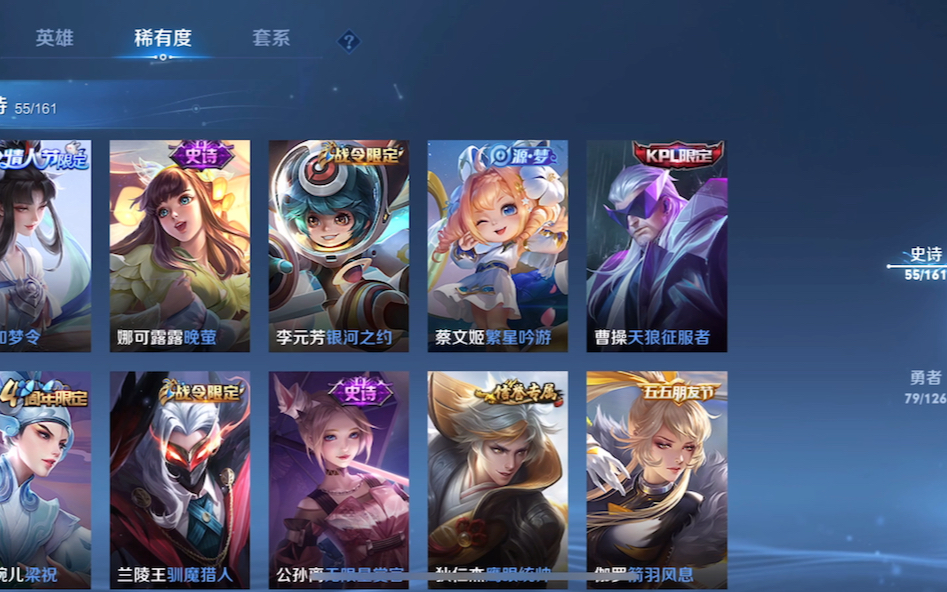Select the 如梦令 skin card
The image size is (947, 592).
tap(45, 245)
